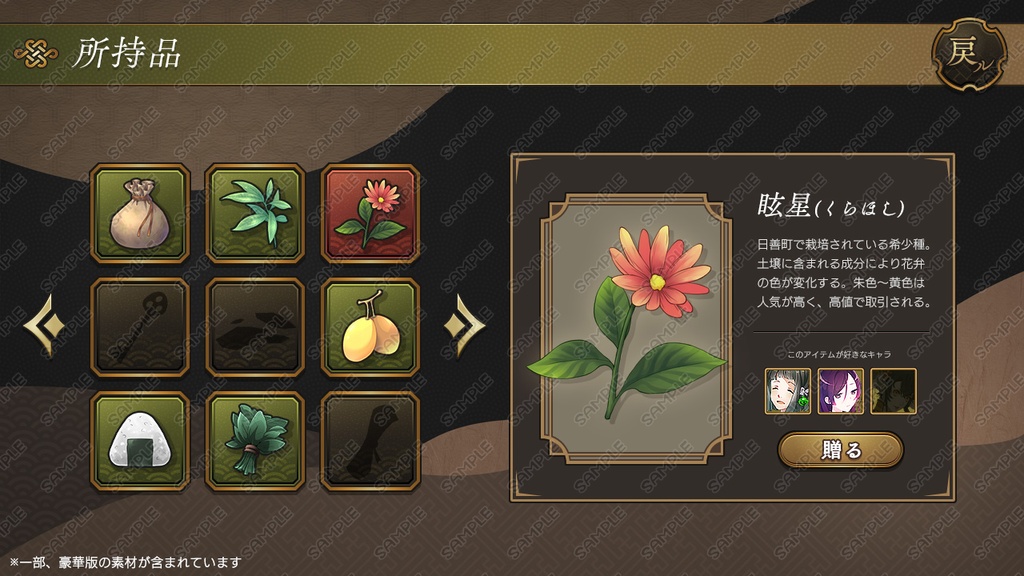The width and height of the screenshot is (1024, 576).
Task: Click the darkened unknown character portrait
Action: [x=892, y=391]
